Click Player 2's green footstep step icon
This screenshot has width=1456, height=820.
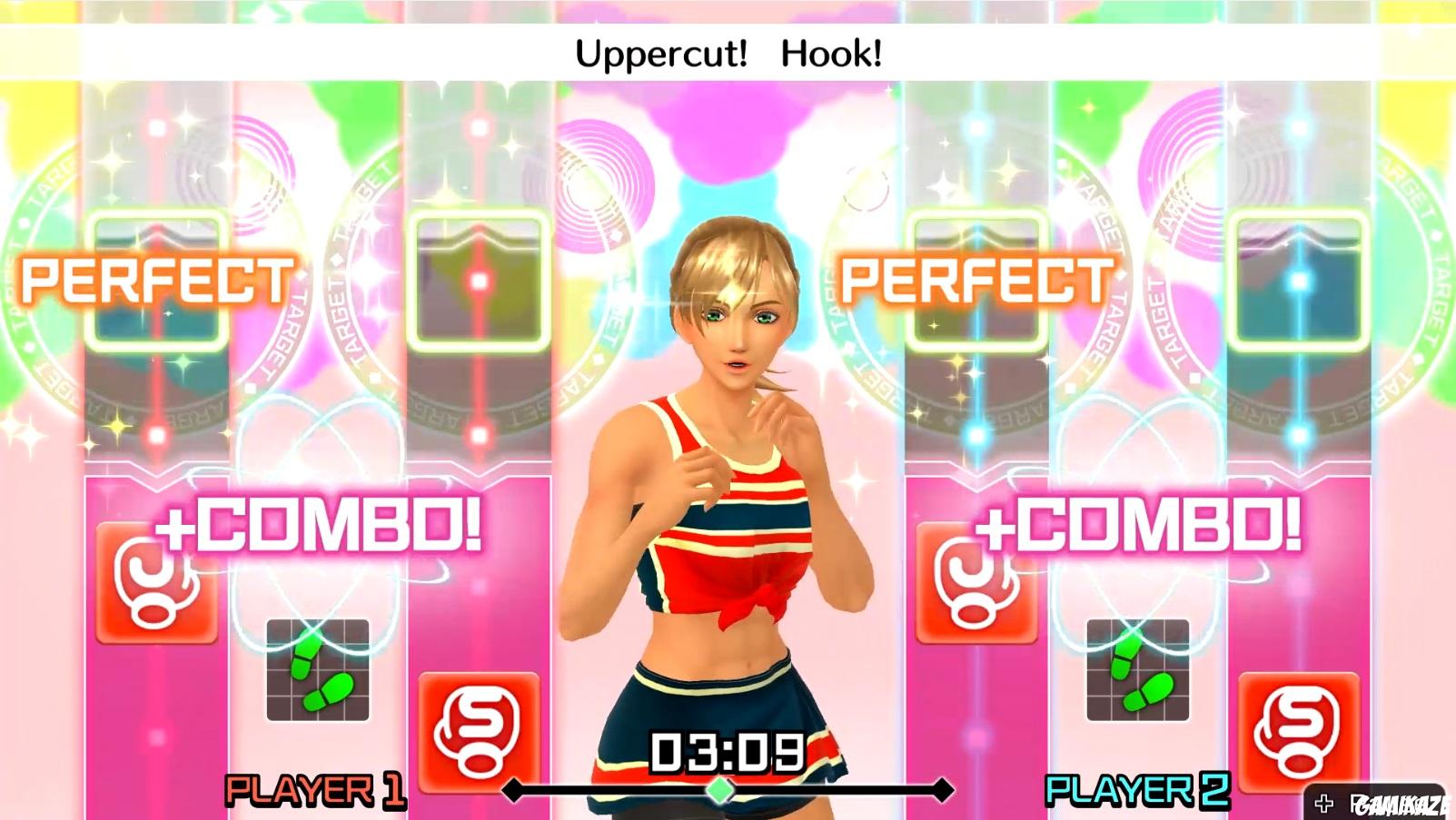click(1135, 674)
